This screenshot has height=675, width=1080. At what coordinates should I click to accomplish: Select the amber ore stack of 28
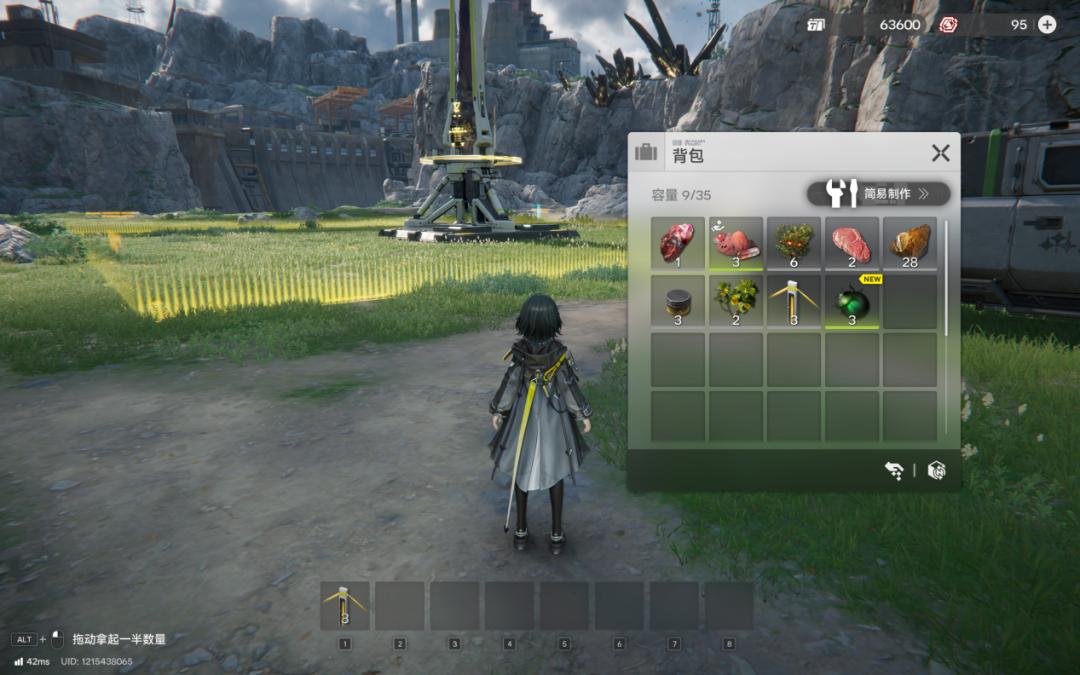pyautogui.click(x=910, y=243)
